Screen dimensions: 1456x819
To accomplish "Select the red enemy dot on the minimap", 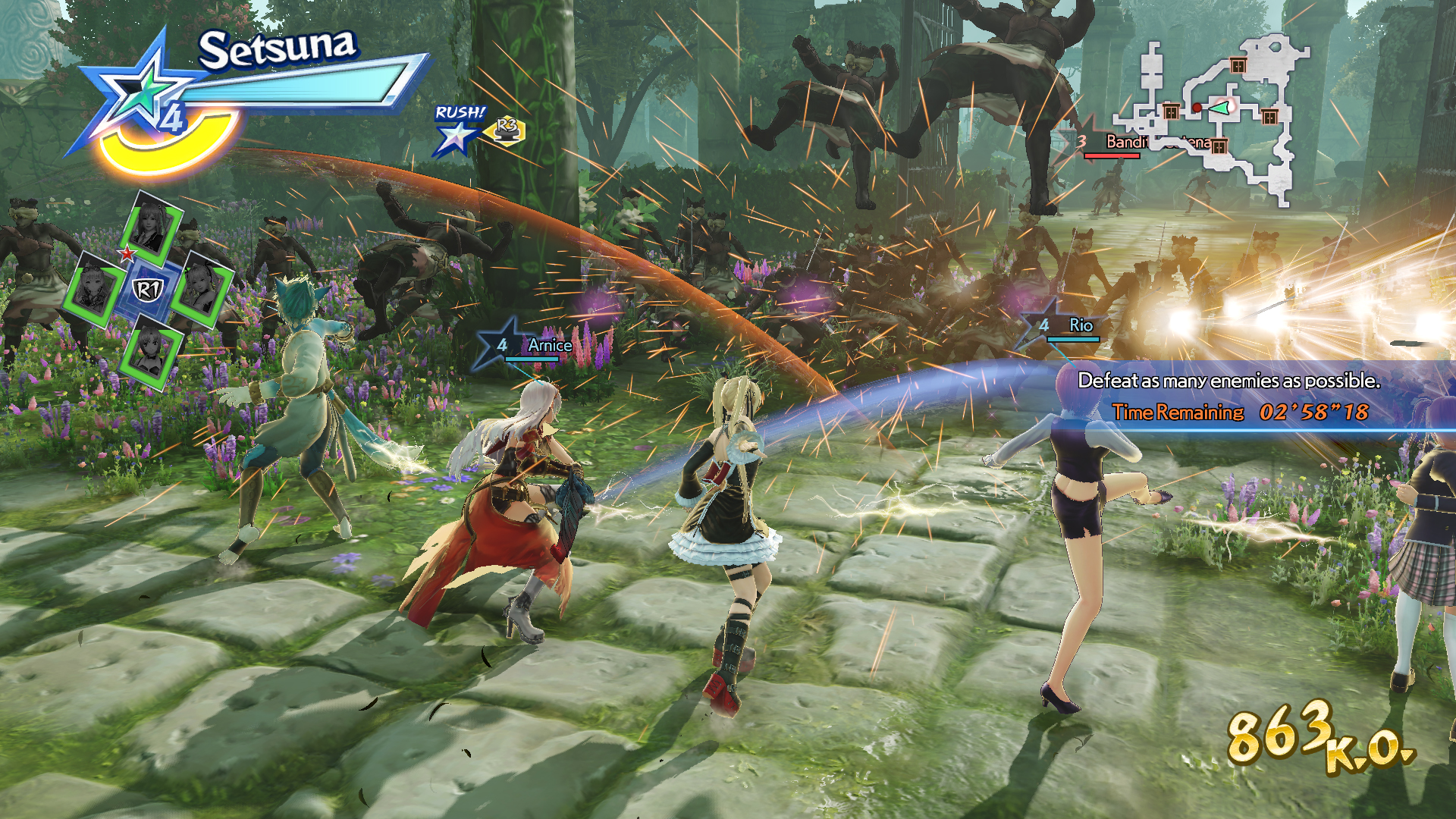I will [1197, 108].
